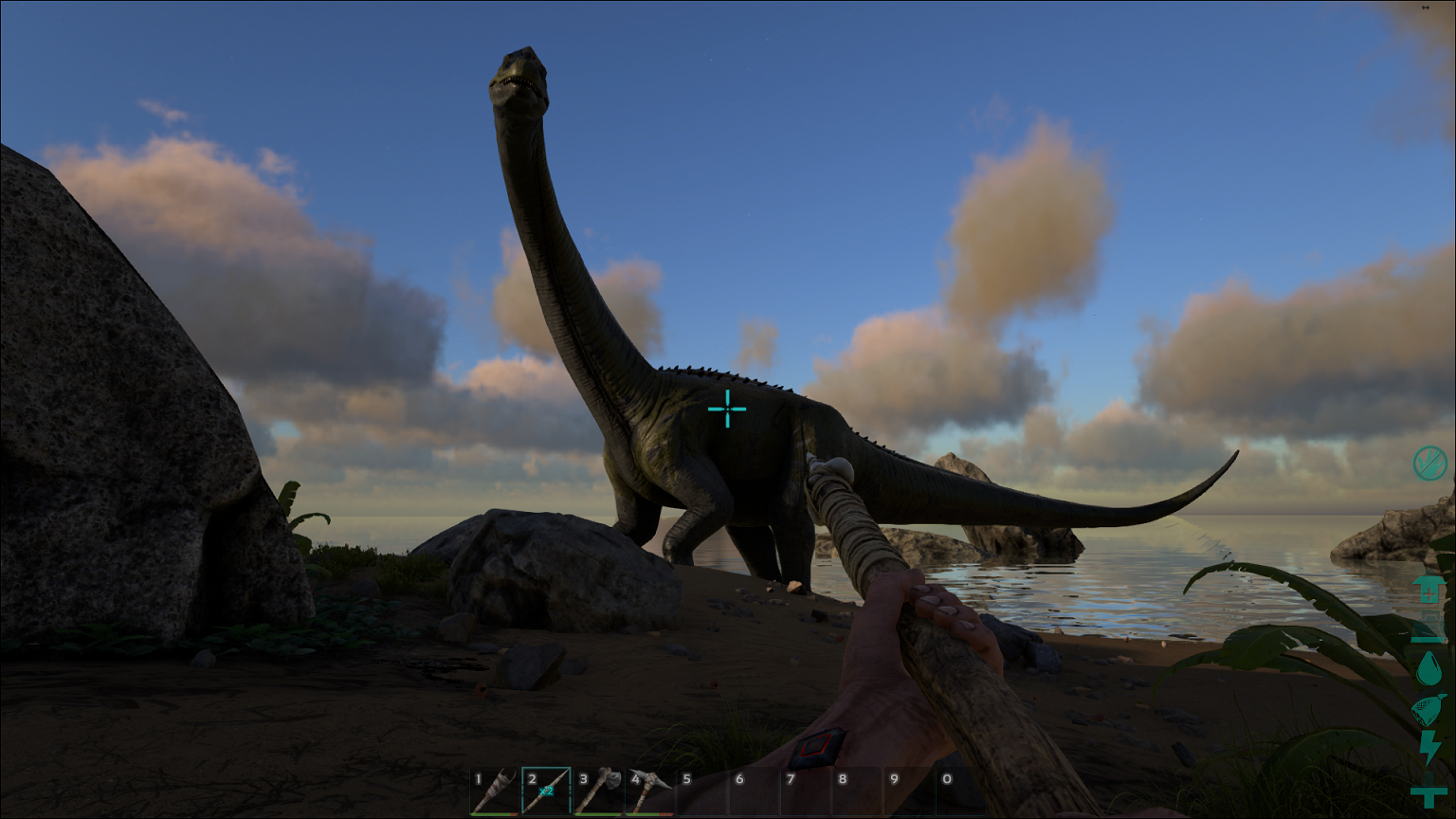Viewport: 1456px width, 819px height.
Task: Click the crosshair at screen center
Action: click(728, 409)
